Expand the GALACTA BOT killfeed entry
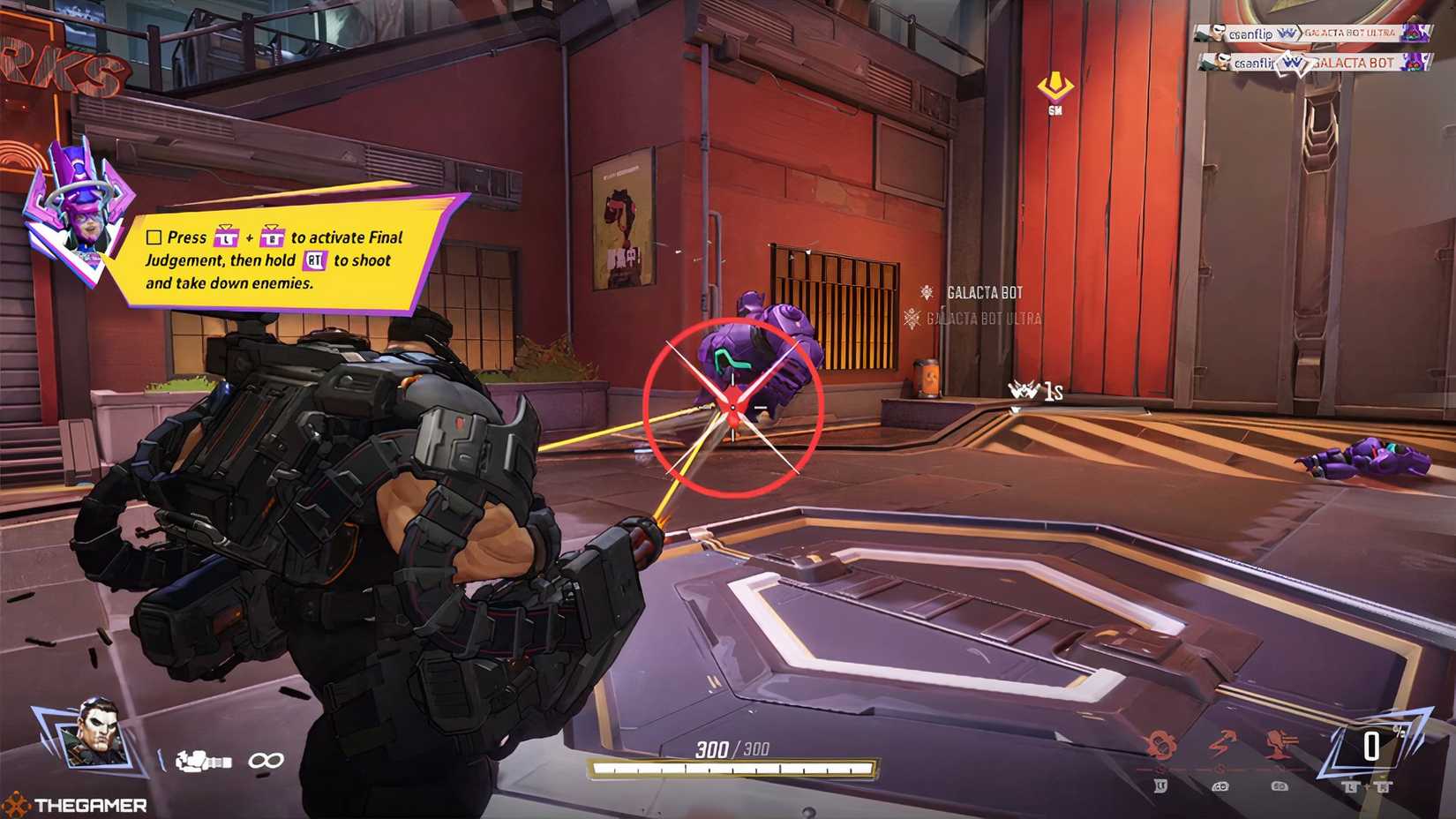This screenshot has width=1456, height=819. (x=1352, y=64)
